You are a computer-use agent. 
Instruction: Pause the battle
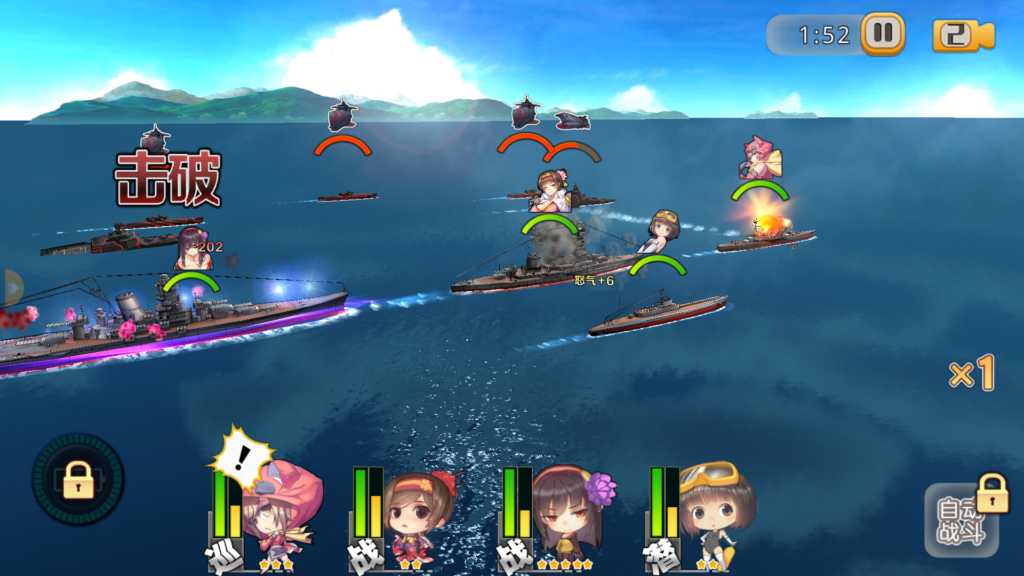click(x=882, y=34)
